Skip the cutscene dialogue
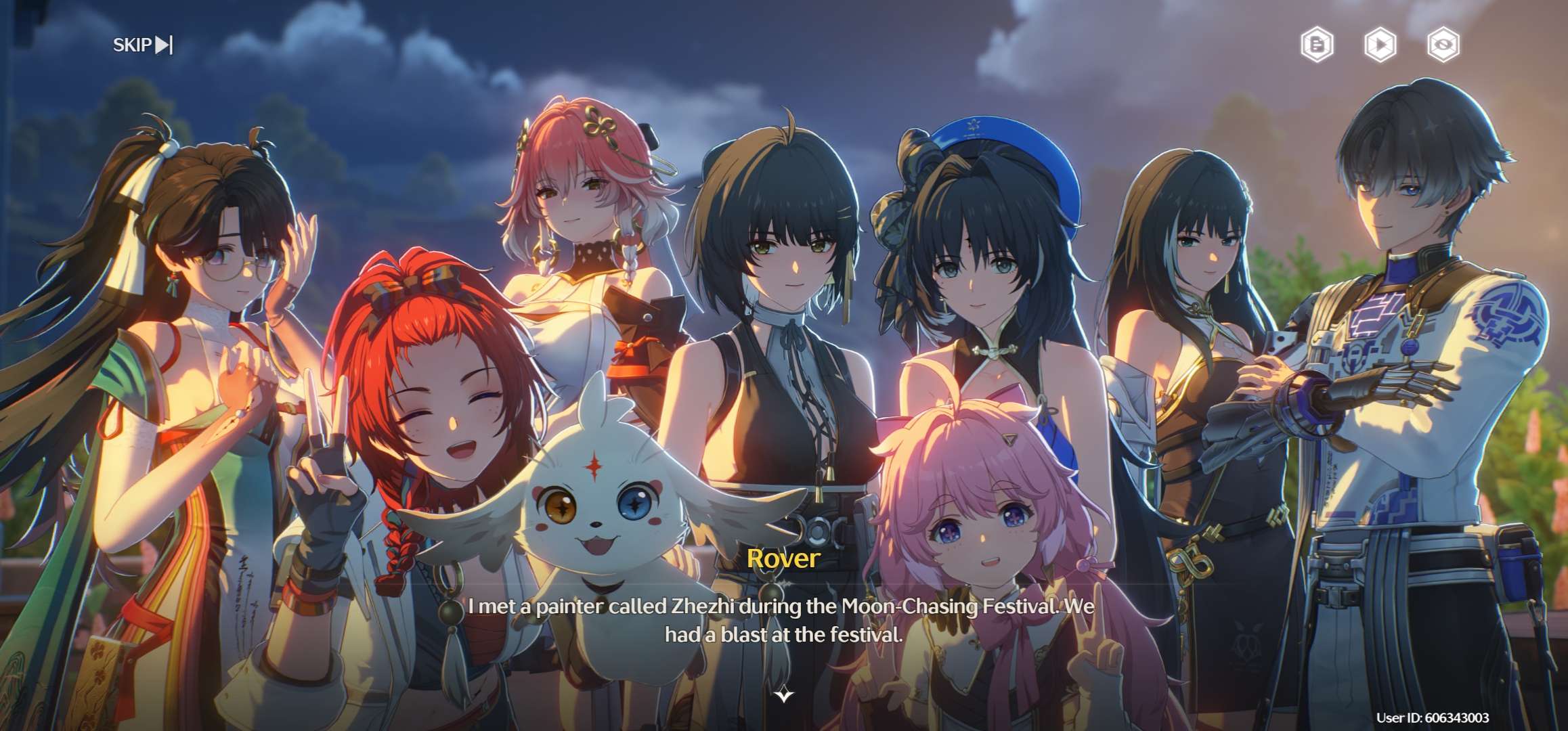The width and height of the screenshot is (1568, 731). [x=142, y=45]
